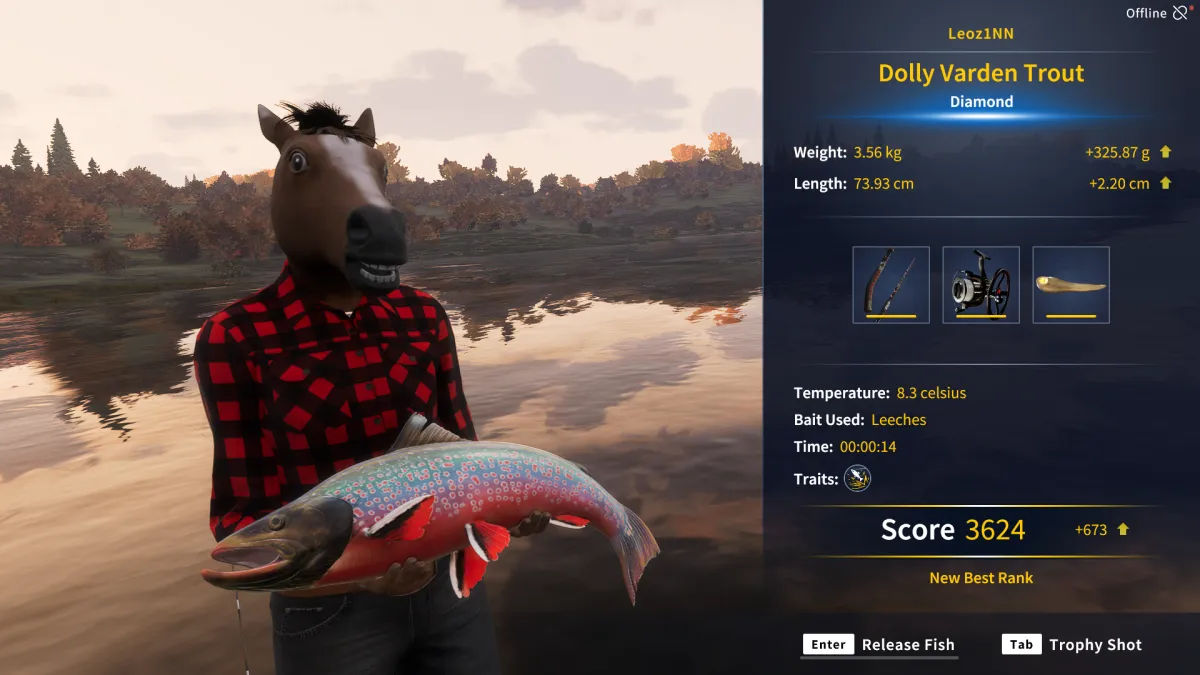Inspect the fishing rod equipment slot
This screenshot has width=1200, height=675.
[891, 285]
